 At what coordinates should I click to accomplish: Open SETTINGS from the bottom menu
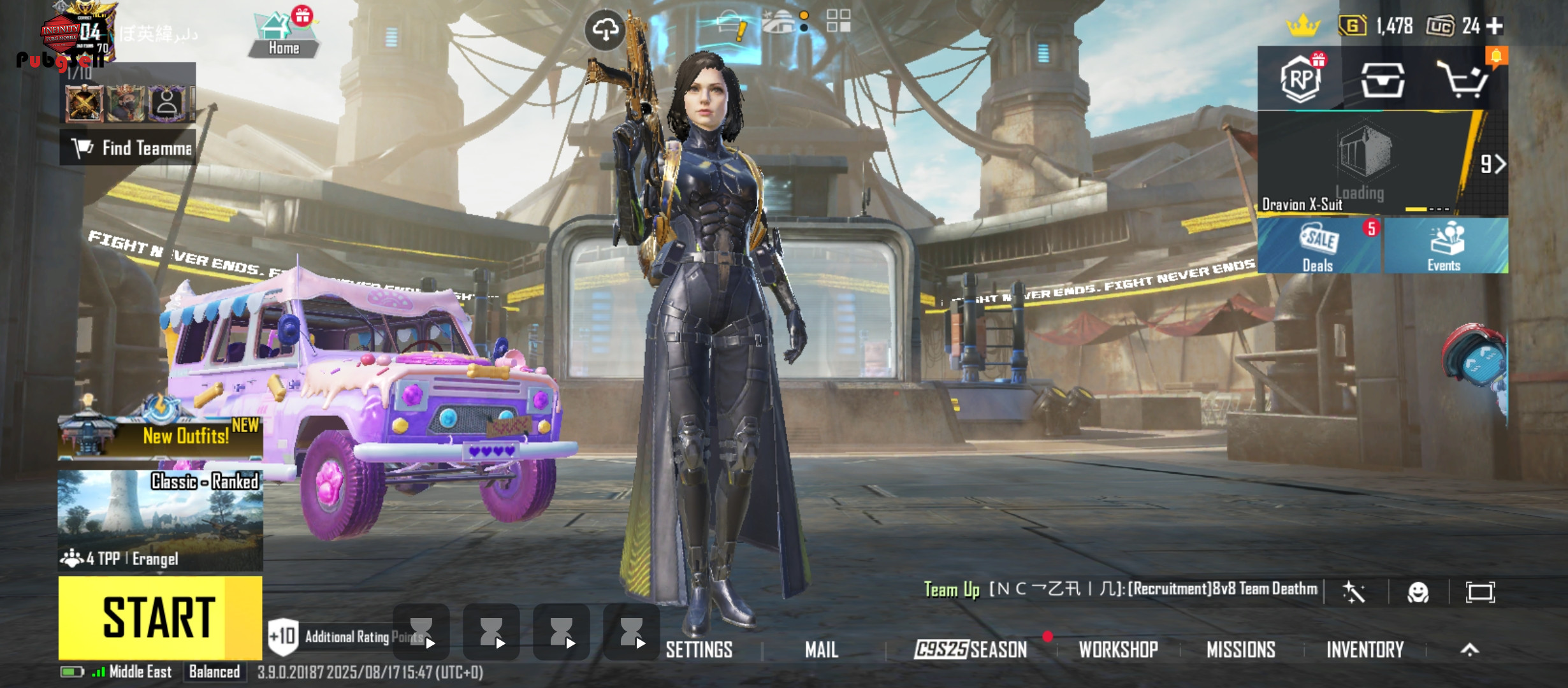click(x=699, y=650)
